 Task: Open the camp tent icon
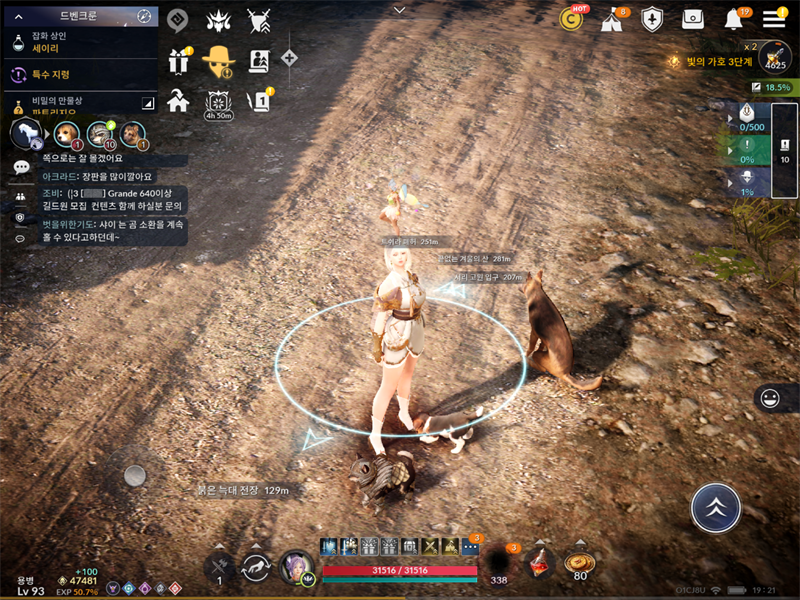pos(612,20)
